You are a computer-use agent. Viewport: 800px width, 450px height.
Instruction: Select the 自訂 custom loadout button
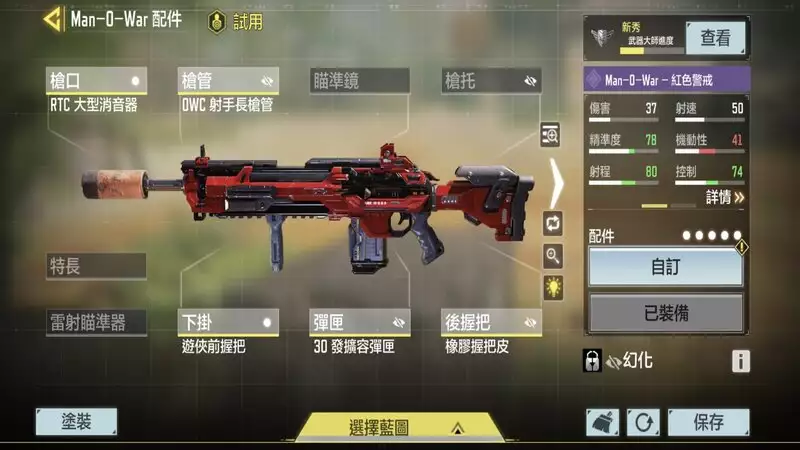pyautogui.click(x=665, y=268)
